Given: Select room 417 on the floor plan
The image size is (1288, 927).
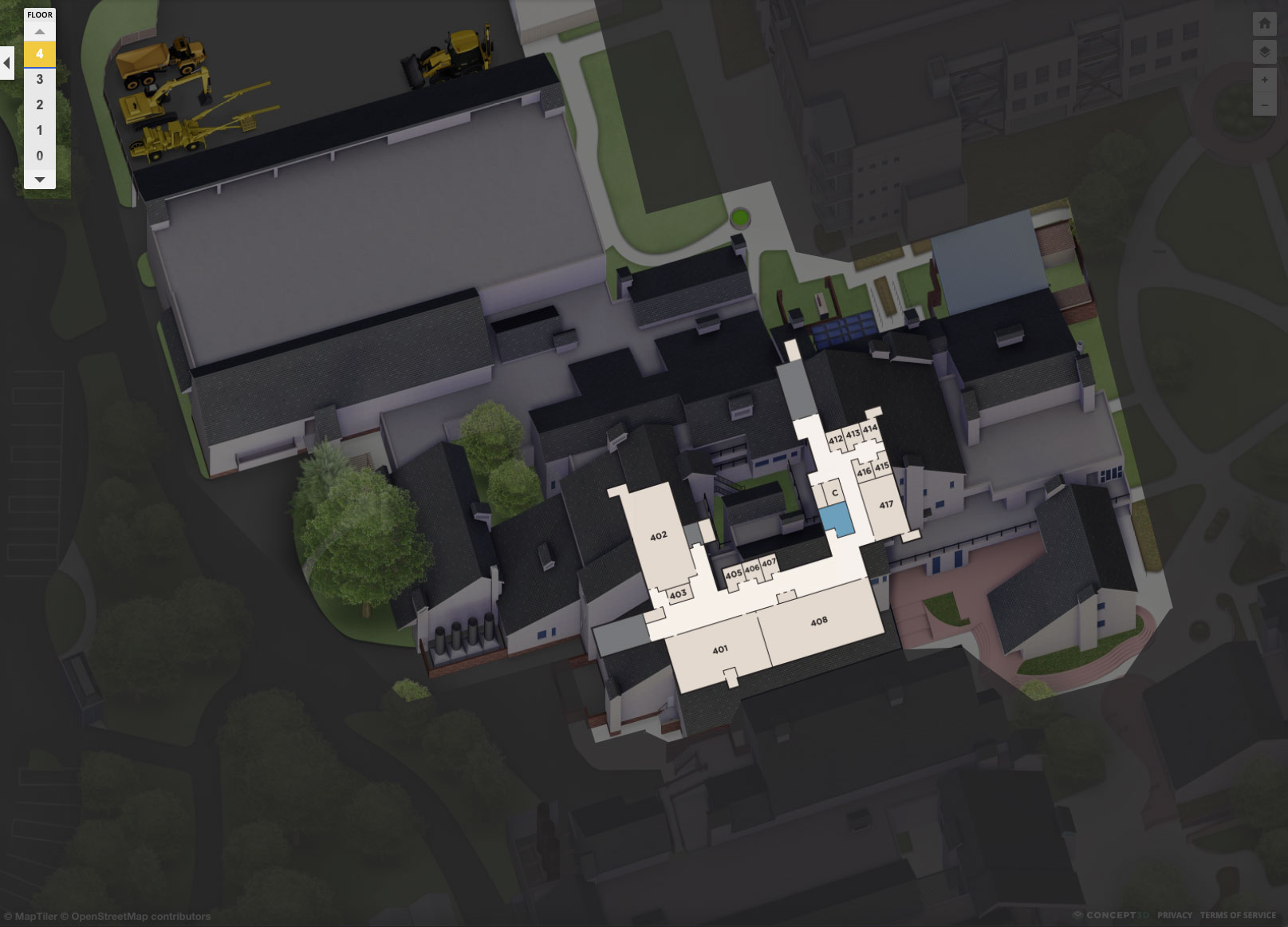Looking at the screenshot, I should (x=885, y=505).
